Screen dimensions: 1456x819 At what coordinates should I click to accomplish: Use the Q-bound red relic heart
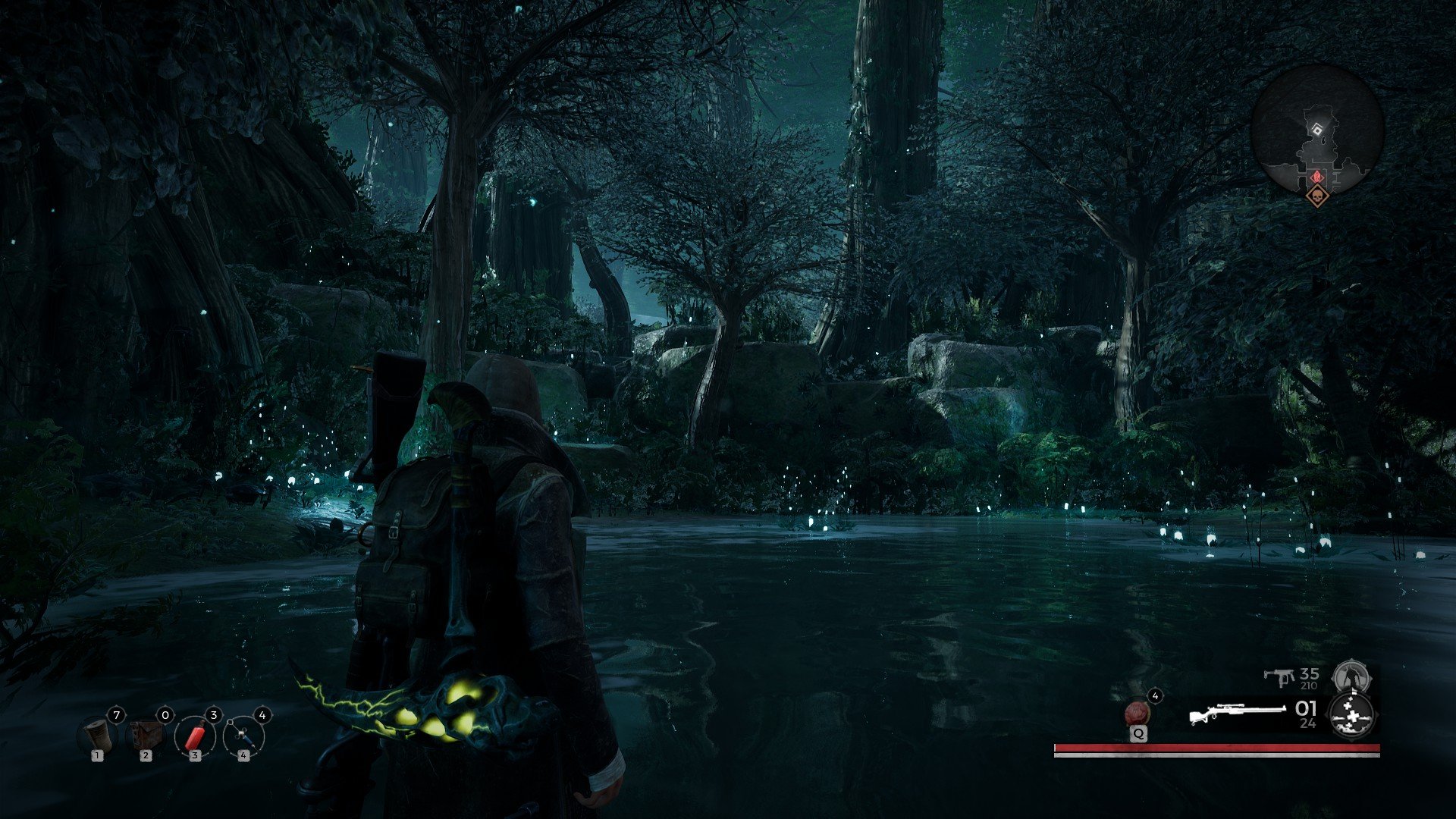coord(1137,713)
